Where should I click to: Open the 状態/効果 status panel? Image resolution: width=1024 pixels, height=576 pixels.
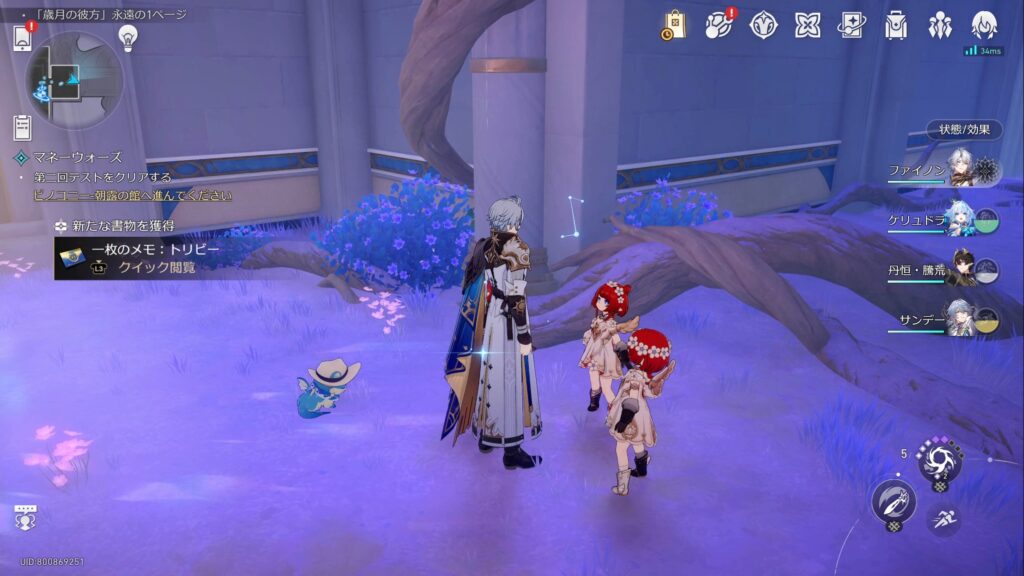point(963,129)
